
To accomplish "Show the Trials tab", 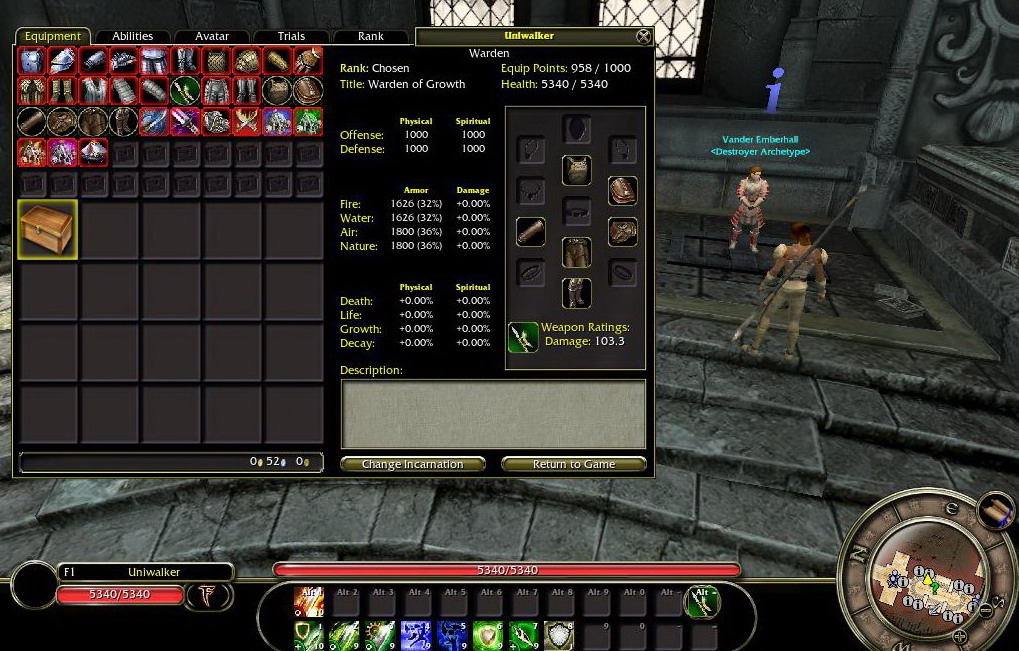I will pos(291,36).
